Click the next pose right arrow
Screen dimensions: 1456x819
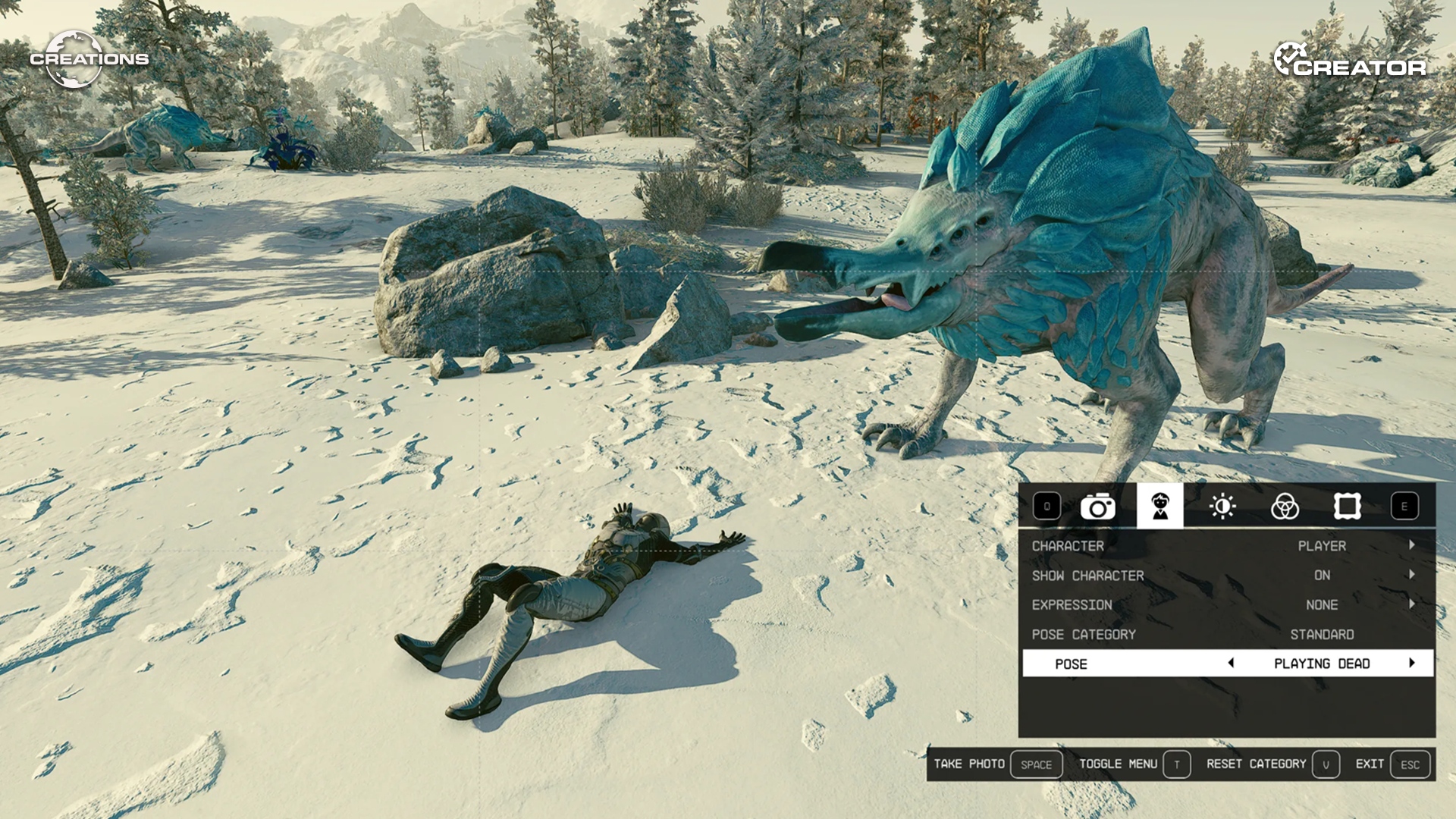[1412, 664]
